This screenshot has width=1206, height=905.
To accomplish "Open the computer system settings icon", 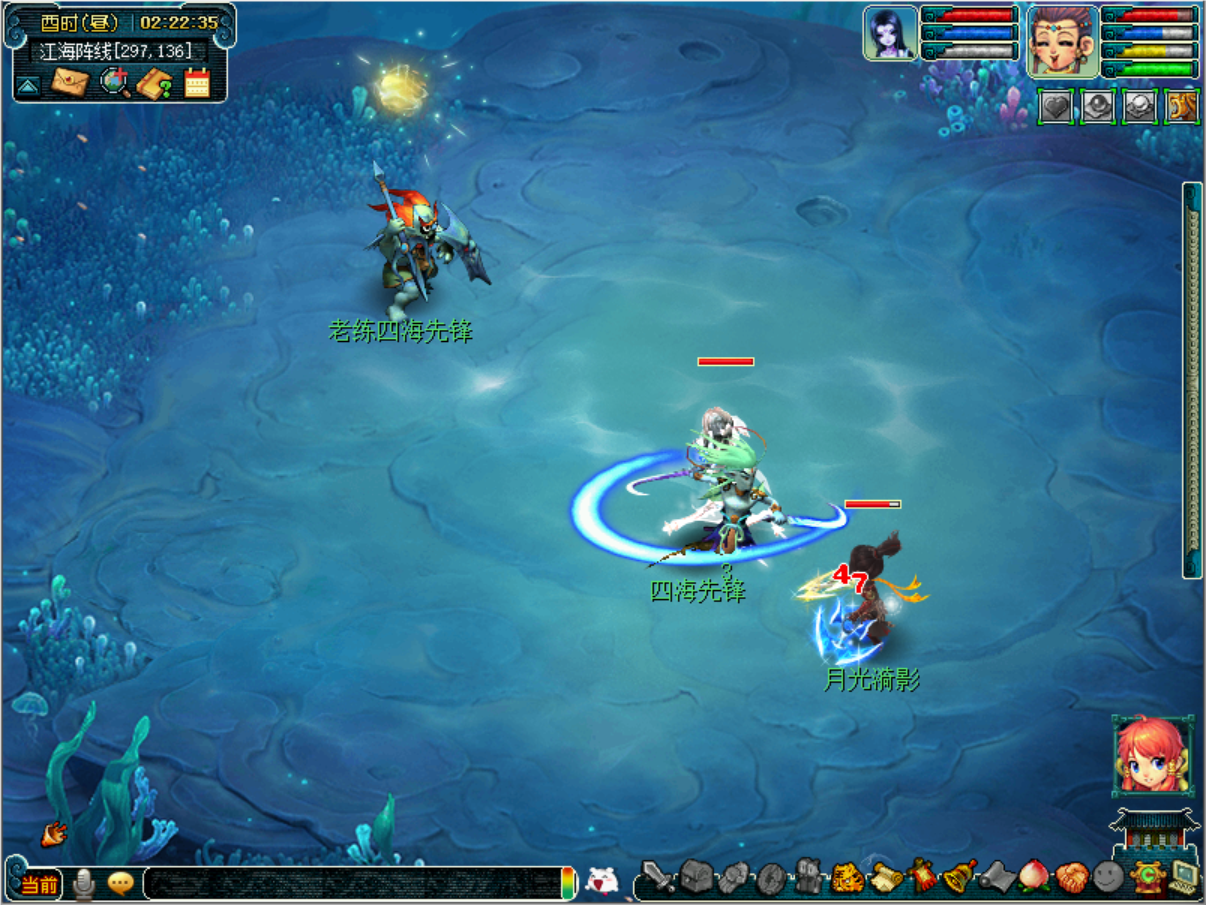I will 1184,877.
